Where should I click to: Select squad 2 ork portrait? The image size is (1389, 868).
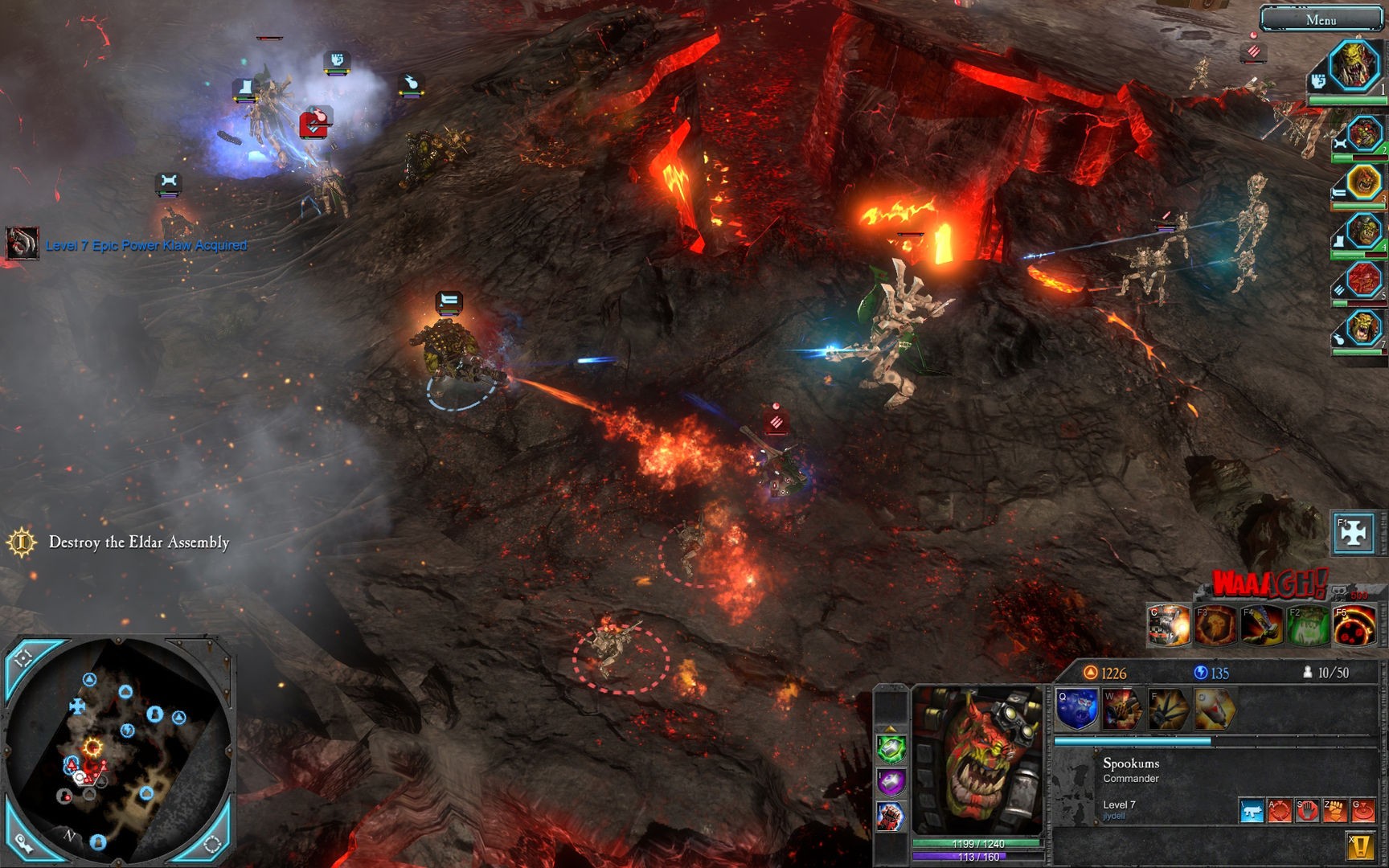tap(1363, 134)
